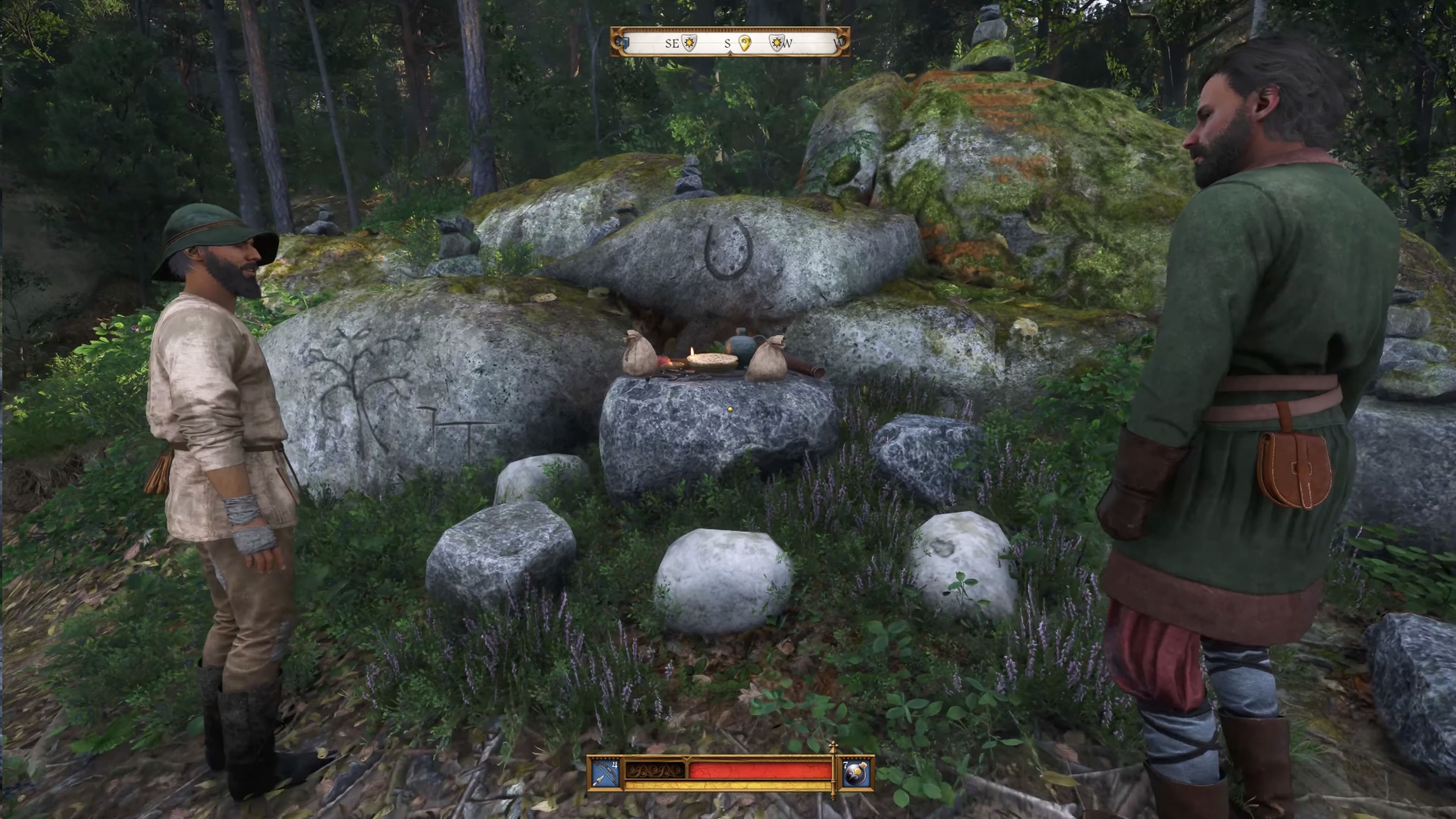Click the SE label on the compass bar

point(673,44)
